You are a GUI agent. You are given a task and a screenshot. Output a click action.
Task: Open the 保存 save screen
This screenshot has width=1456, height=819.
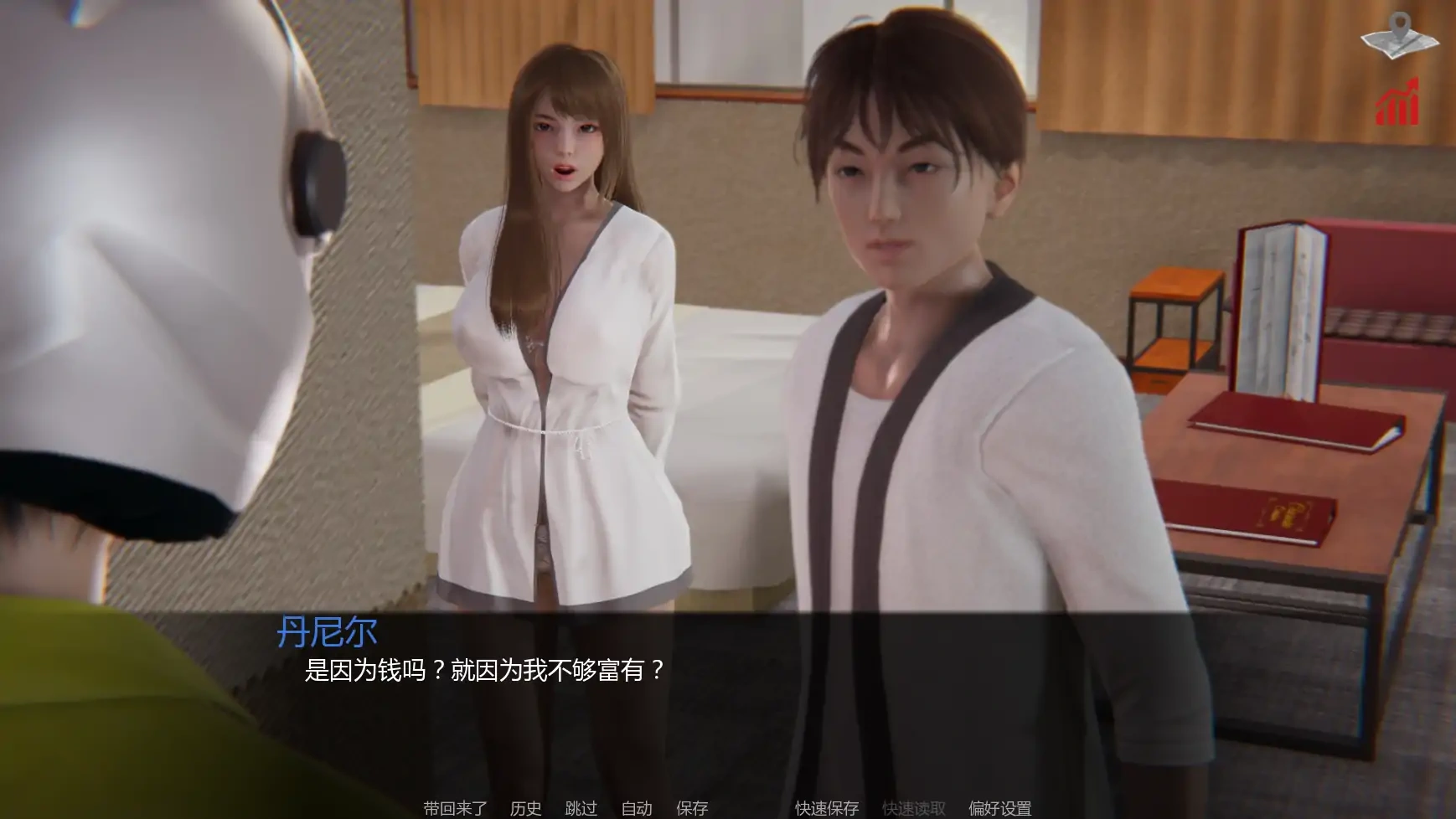coord(691,808)
